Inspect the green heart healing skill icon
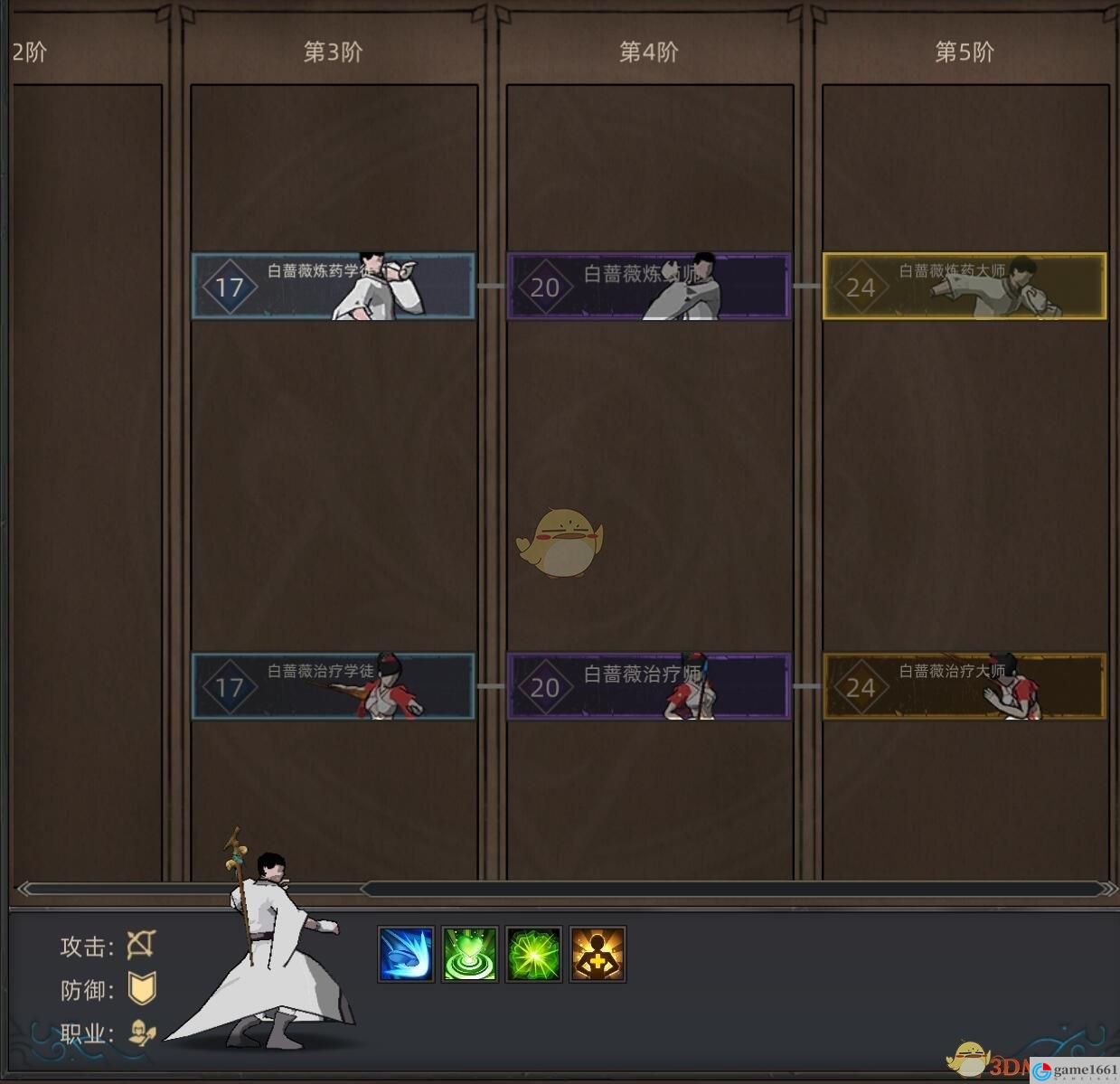The width and height of the screenshot is (1120, 1084). click(469, 954)
